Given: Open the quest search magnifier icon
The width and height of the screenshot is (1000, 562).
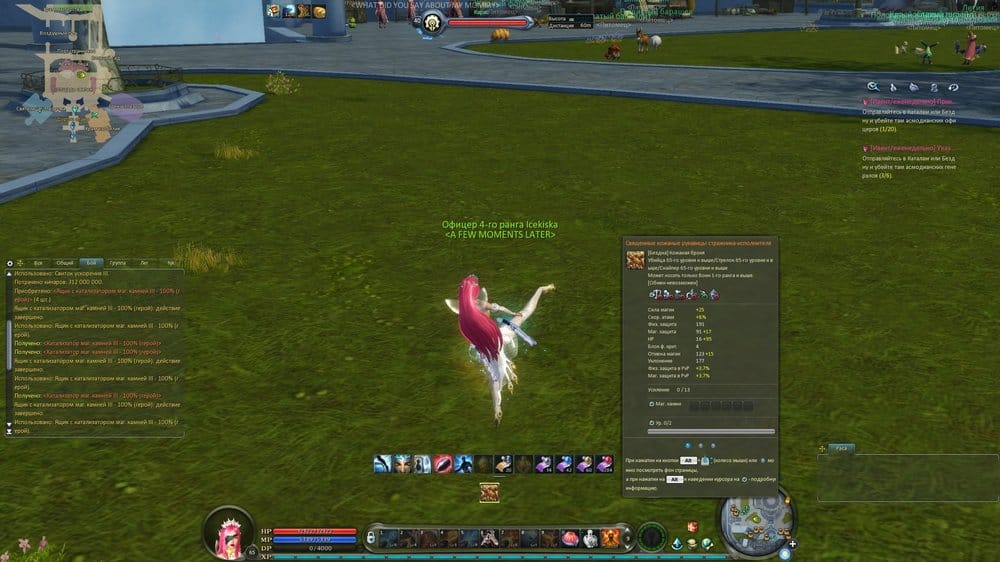Looking at the screenshot, I should click(873, 87).
